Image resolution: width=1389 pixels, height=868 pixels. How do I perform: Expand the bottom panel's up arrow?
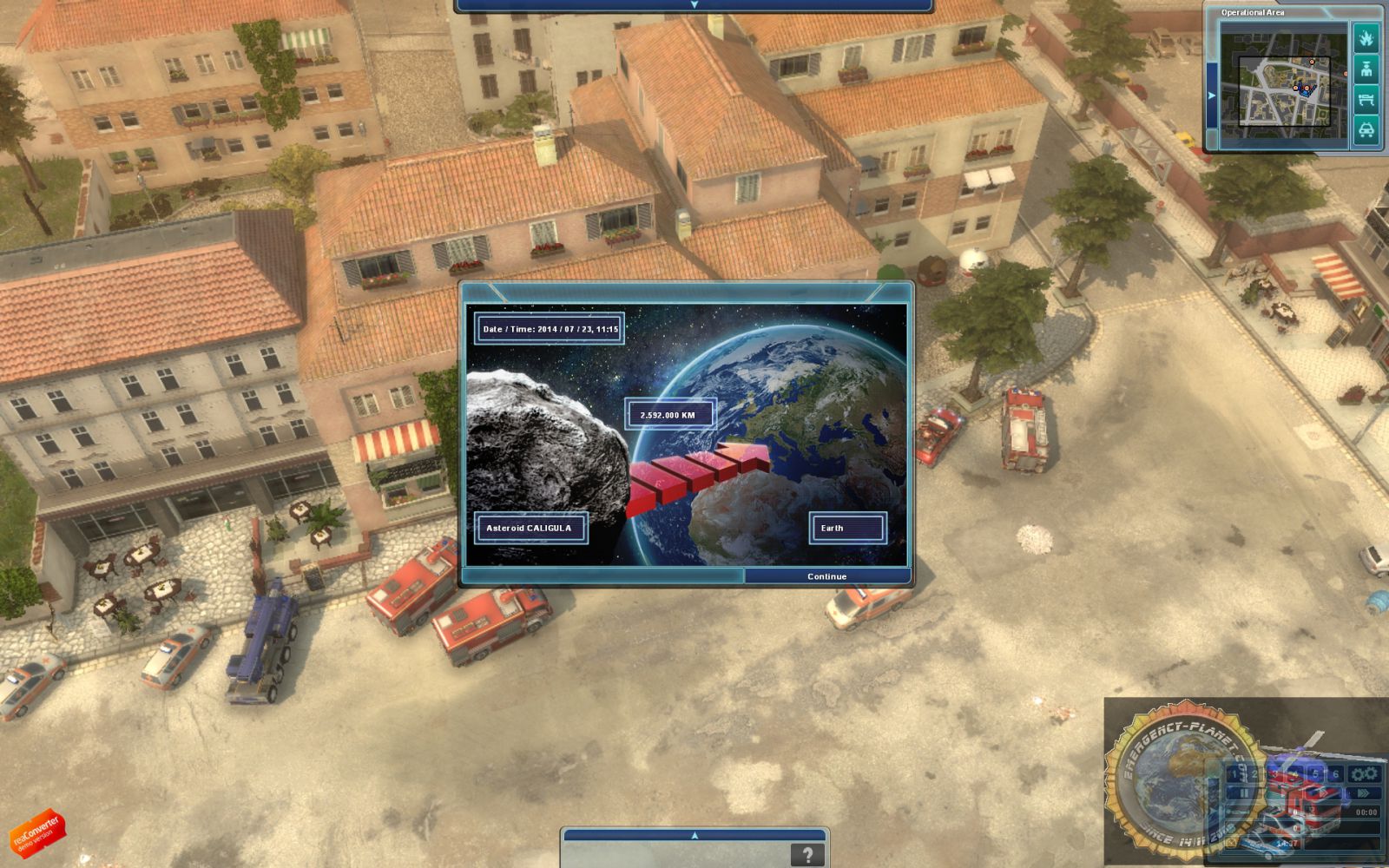click(694, 835)
